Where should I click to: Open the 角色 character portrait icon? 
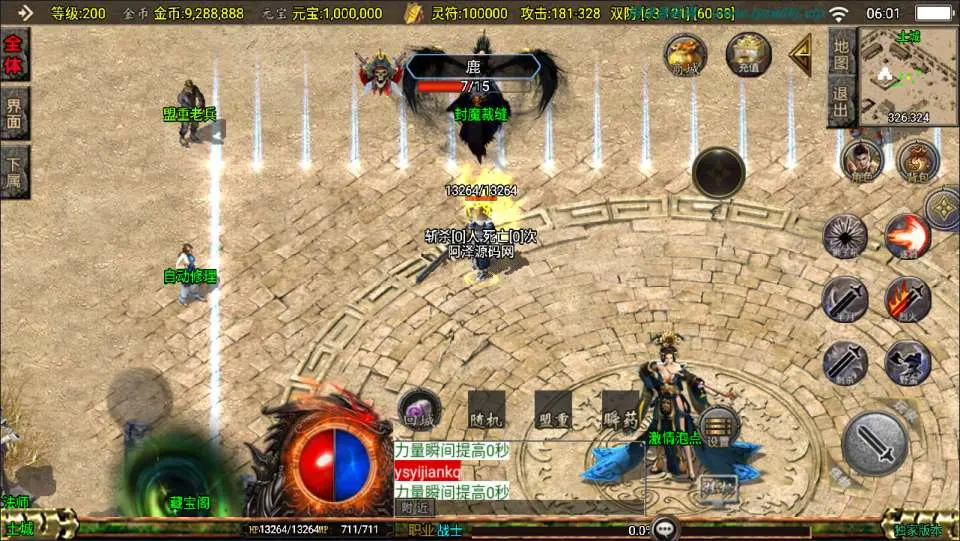pyautogui.click(x=862, y=160)
